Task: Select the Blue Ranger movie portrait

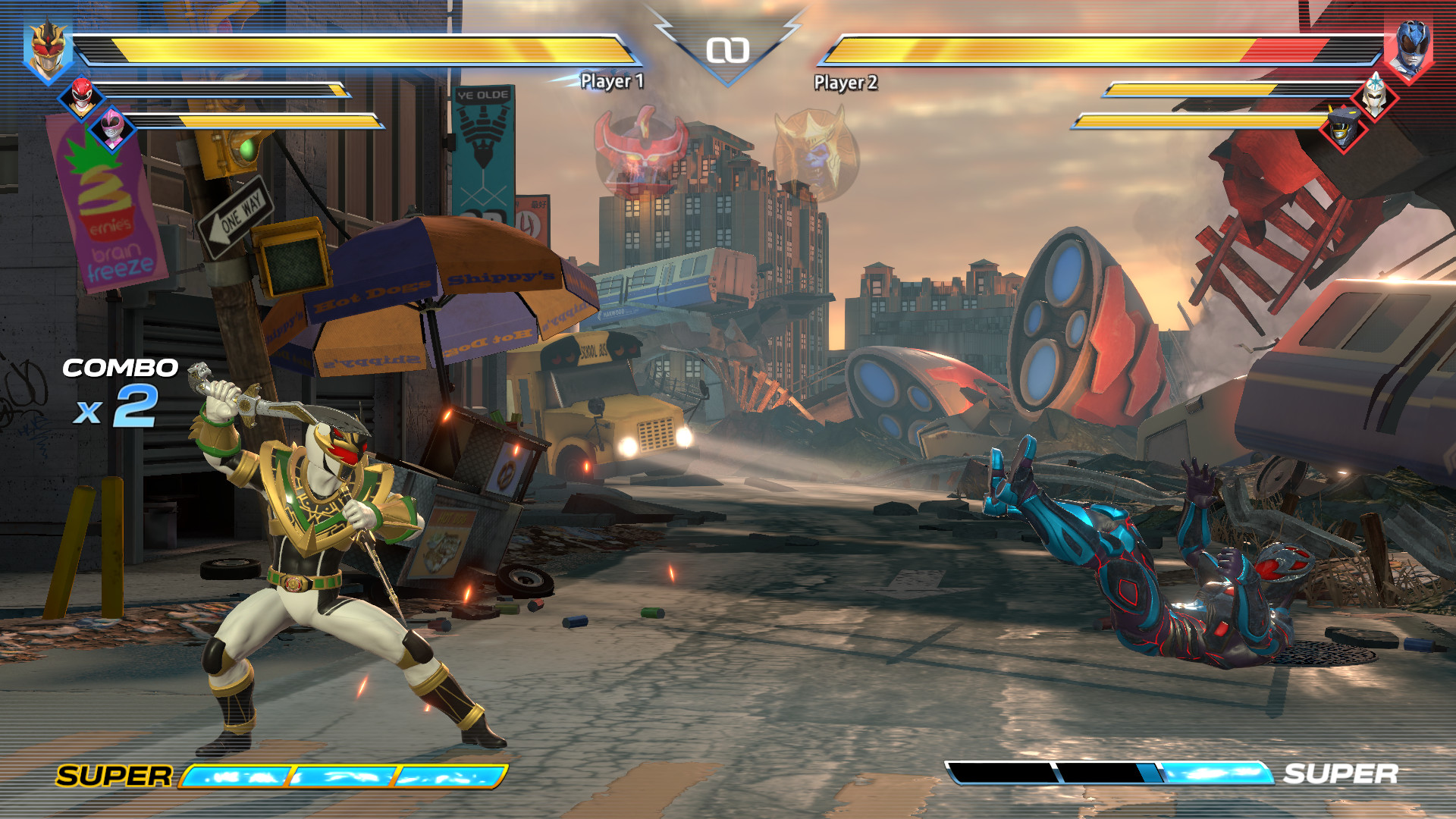Action: (1412, 45)
